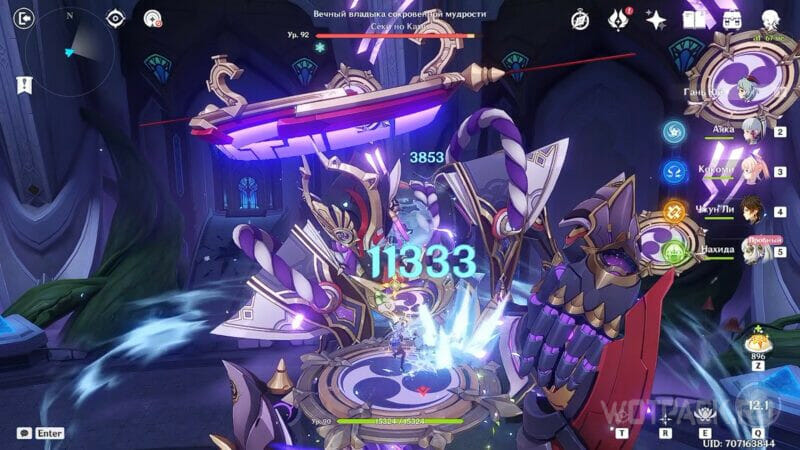Open the events icon with red notification
Viewport: 800px width, 450px height.
618,19
